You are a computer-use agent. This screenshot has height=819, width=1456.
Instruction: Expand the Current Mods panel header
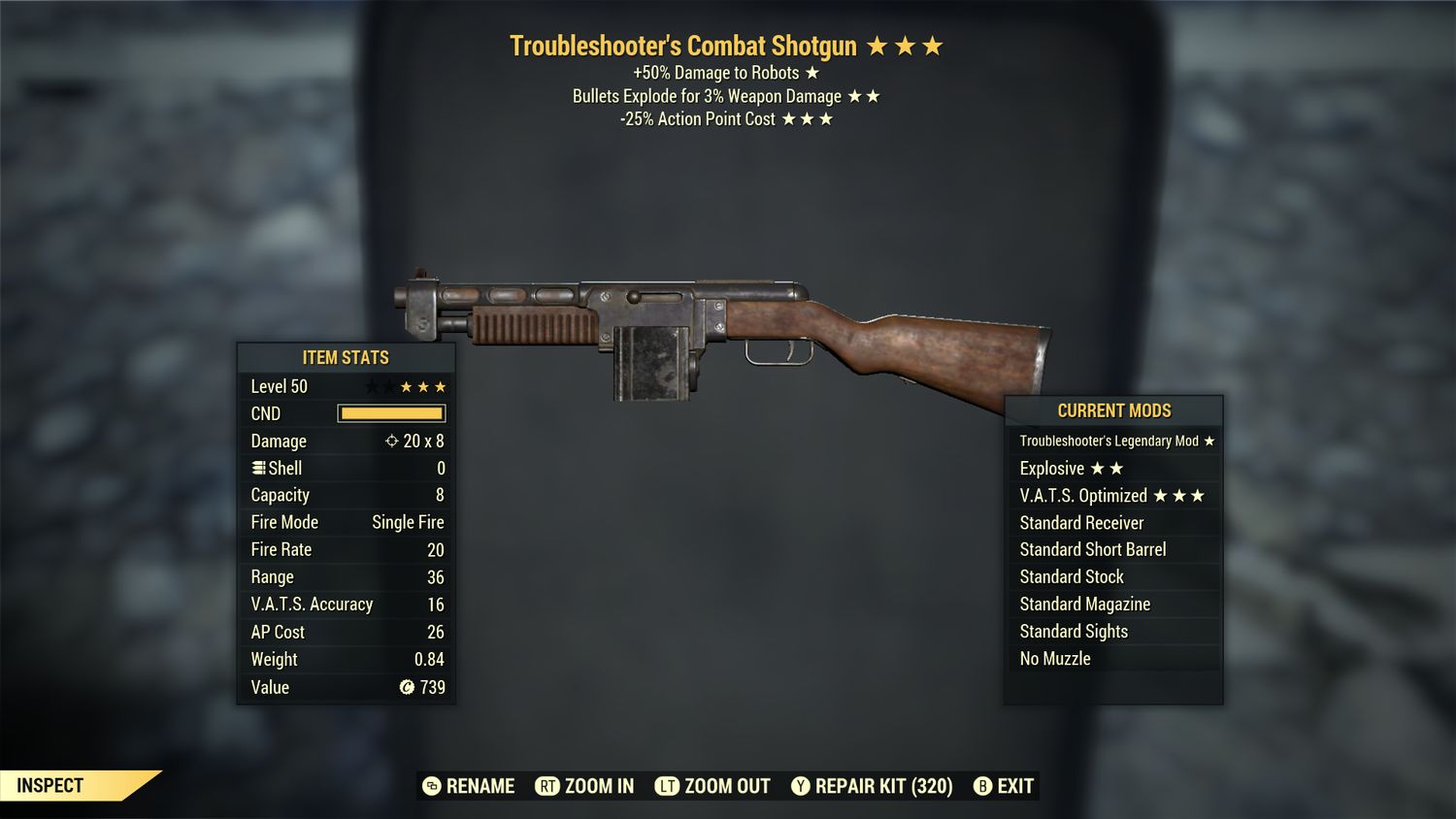[x=1113, y=410]
